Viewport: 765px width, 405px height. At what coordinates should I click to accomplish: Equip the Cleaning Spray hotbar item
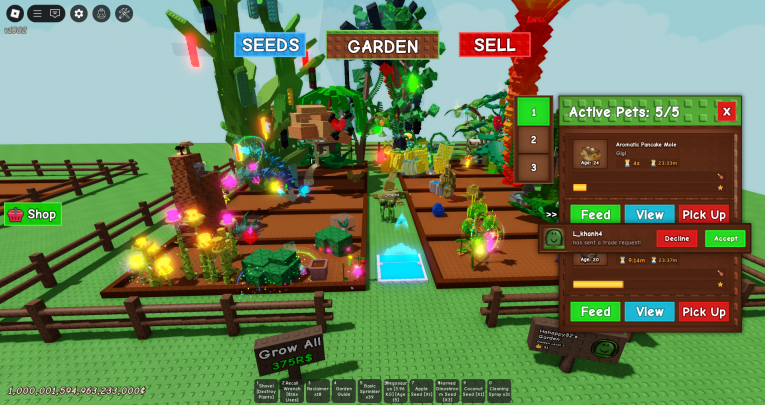pyautogui.click(x=499, y=390)
